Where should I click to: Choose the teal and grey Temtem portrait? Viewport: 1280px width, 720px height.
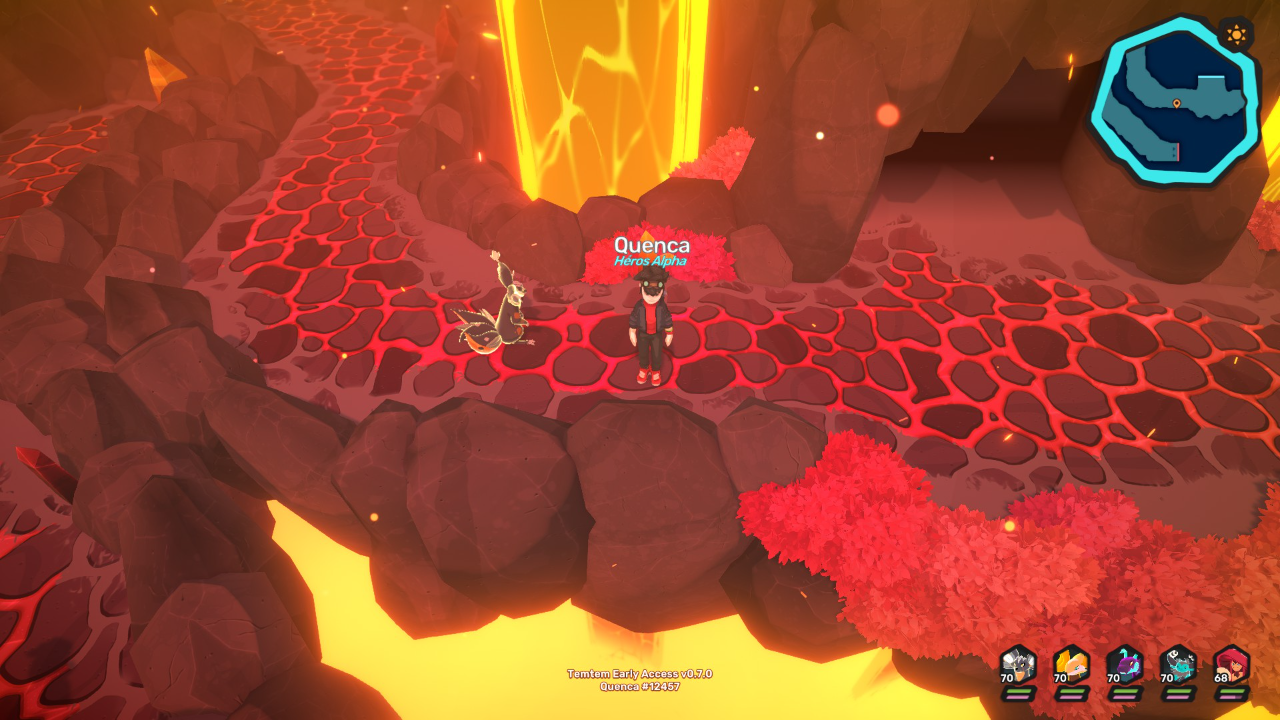click(1178, 666)
